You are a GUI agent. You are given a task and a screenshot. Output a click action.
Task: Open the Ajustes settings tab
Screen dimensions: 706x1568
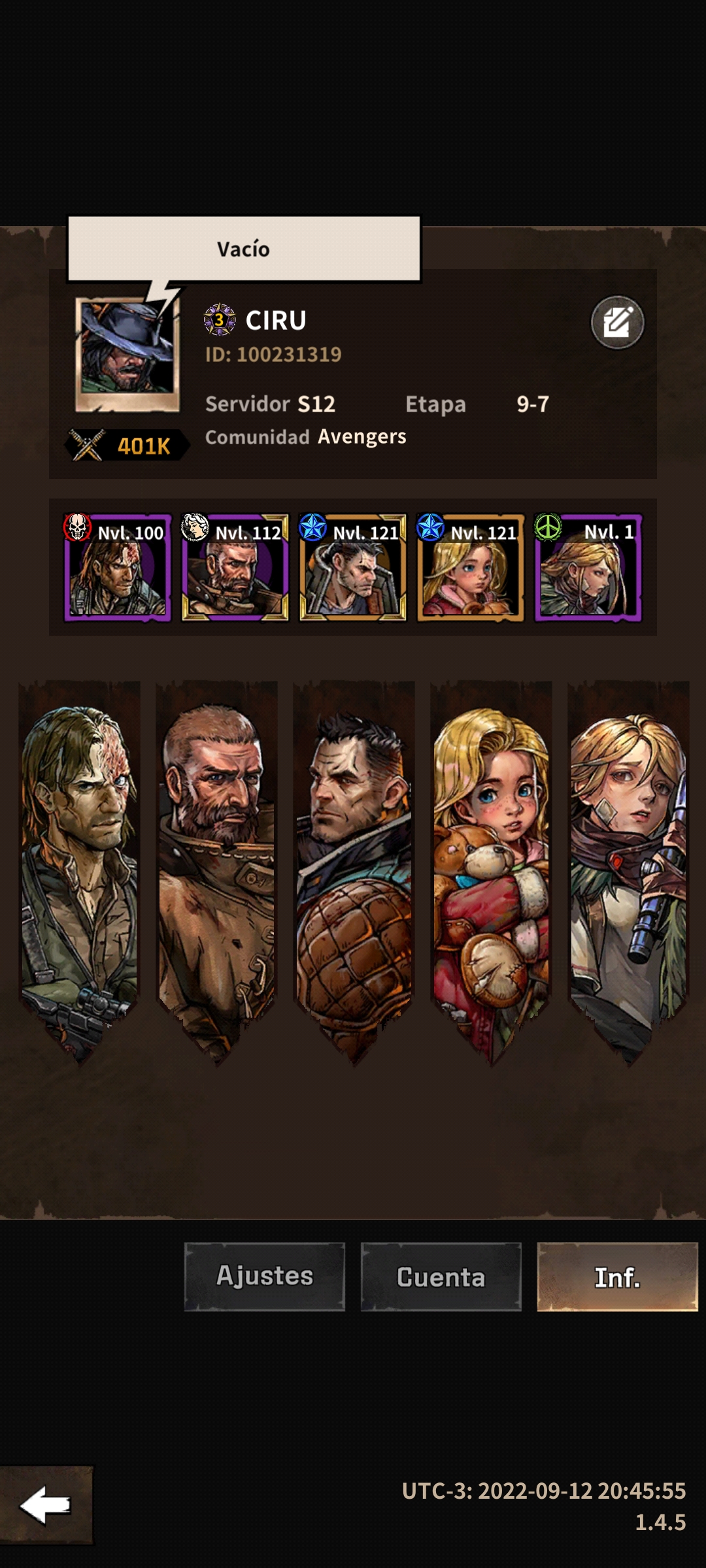pyautogui.click(x=265, y=1277)
